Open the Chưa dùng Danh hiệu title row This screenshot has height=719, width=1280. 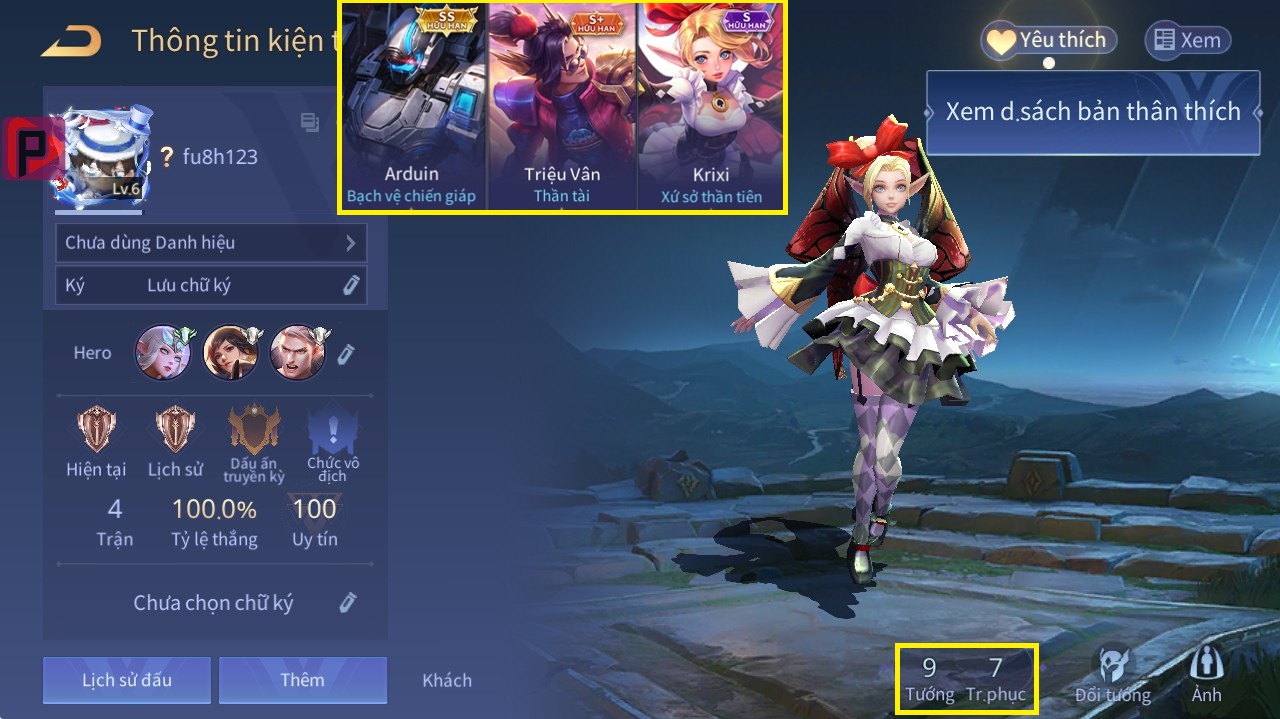[x=211, y=243]
